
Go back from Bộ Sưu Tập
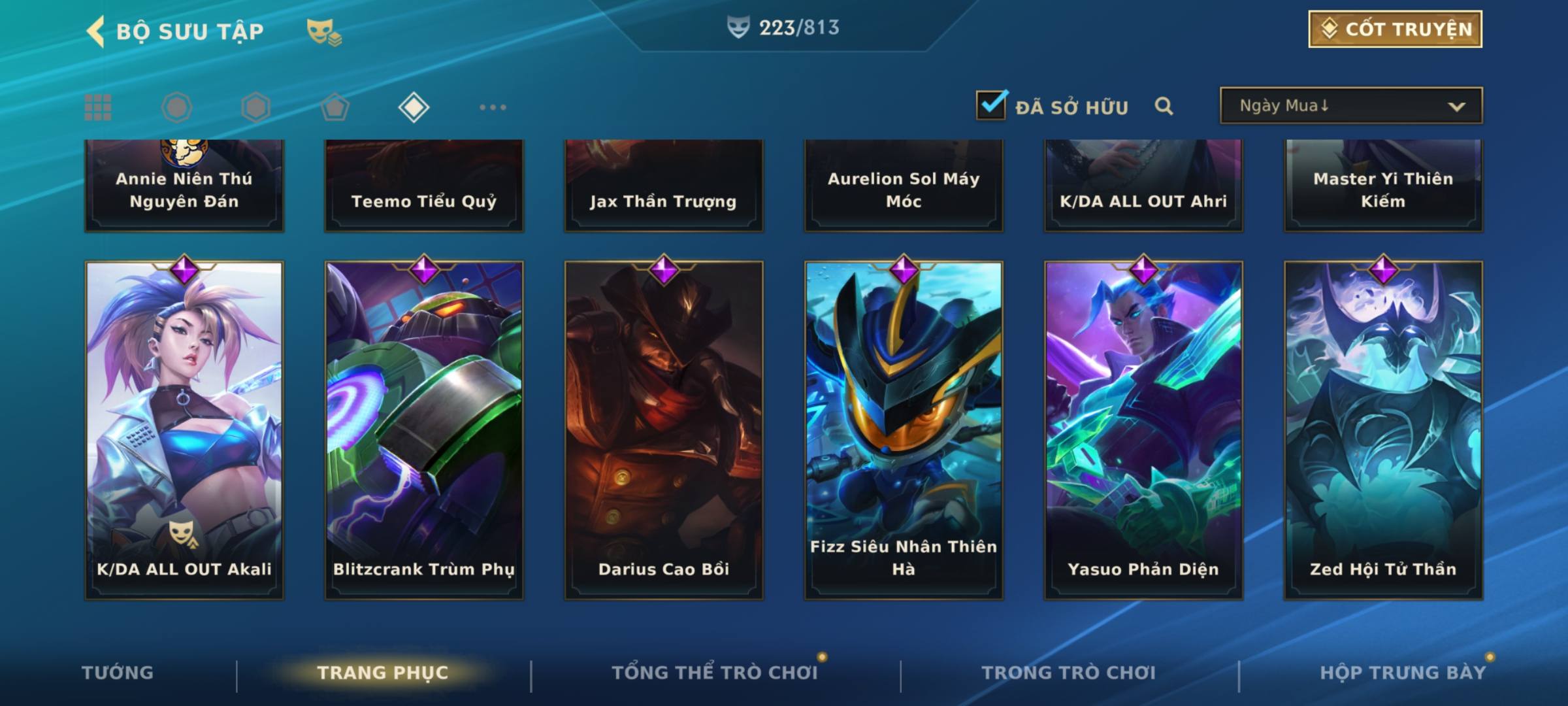coord(95,31)
